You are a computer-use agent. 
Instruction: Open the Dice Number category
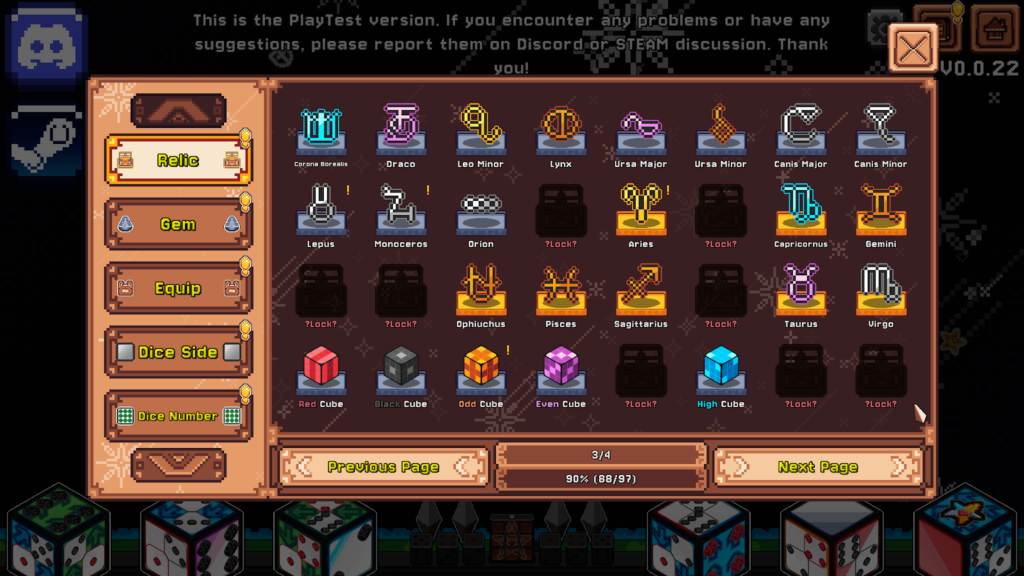point(178,416)
